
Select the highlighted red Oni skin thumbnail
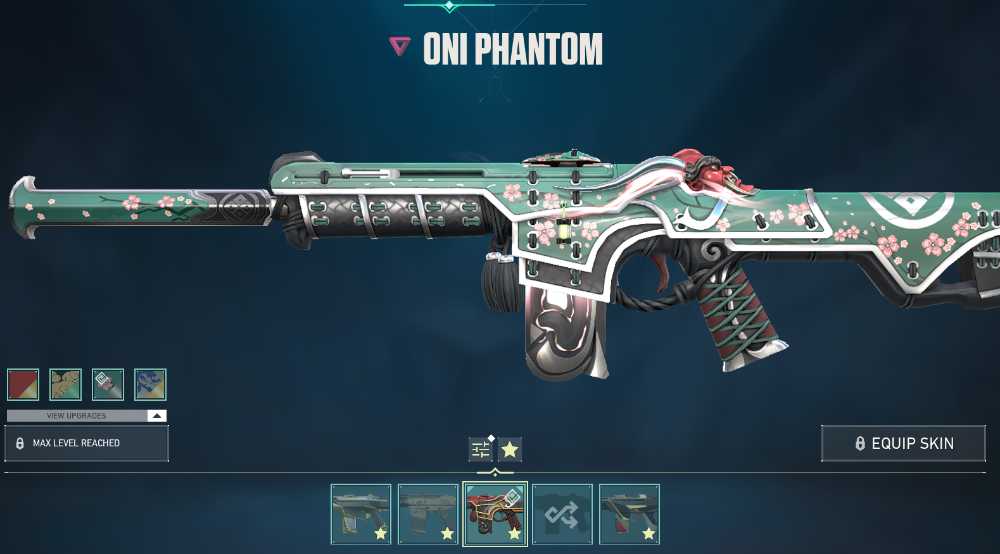(495, 514)
